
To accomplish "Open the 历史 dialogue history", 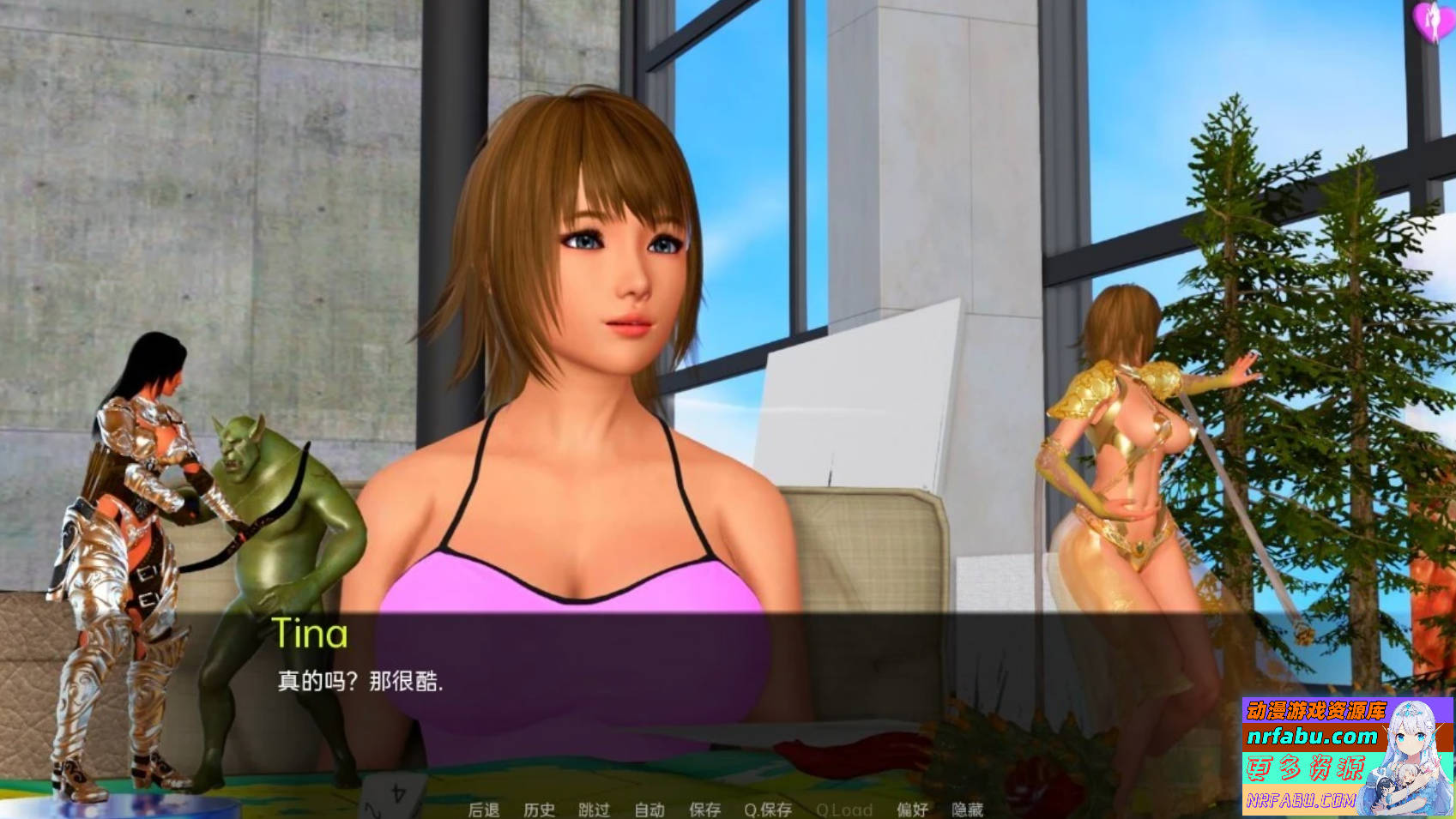I will point(540,809).
